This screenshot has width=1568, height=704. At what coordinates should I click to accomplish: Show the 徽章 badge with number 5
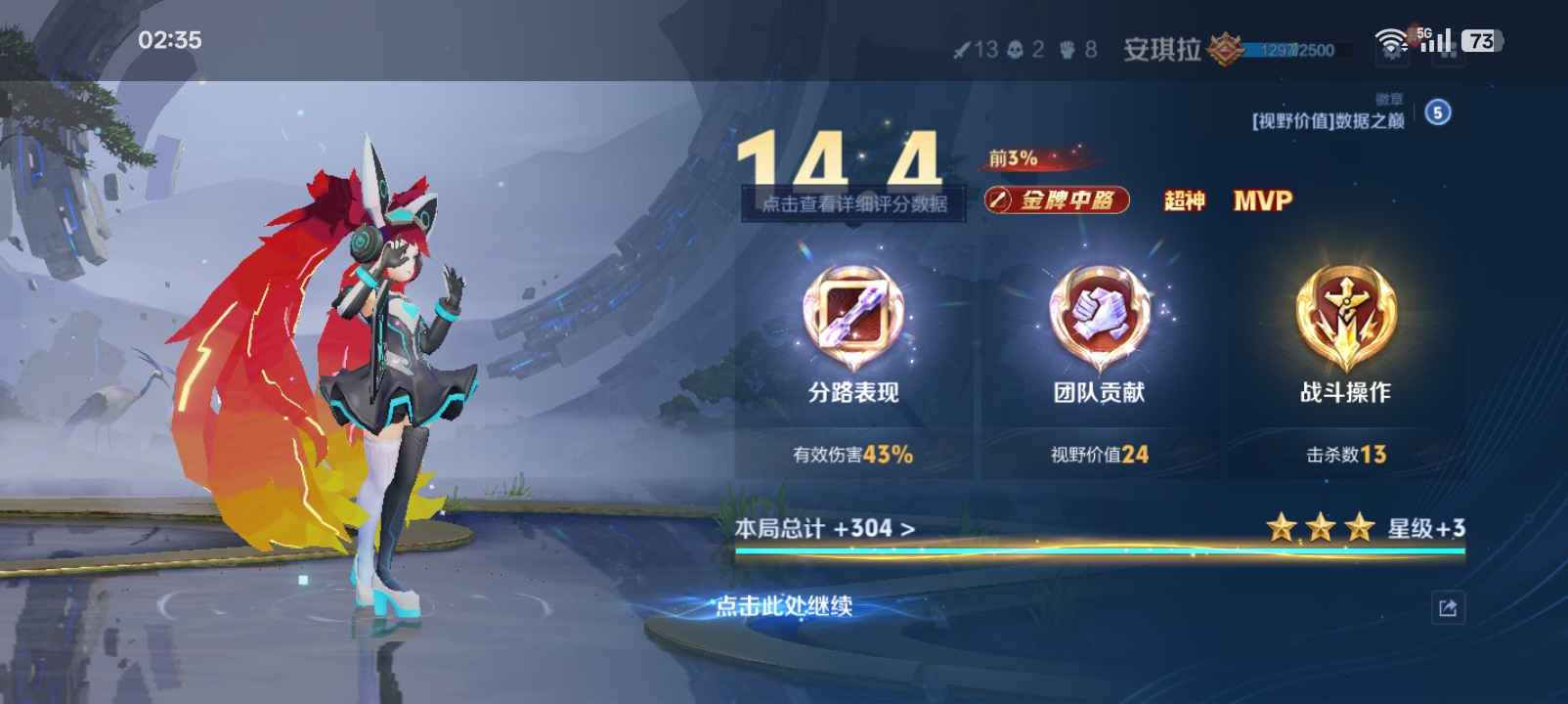point(1437,112)
